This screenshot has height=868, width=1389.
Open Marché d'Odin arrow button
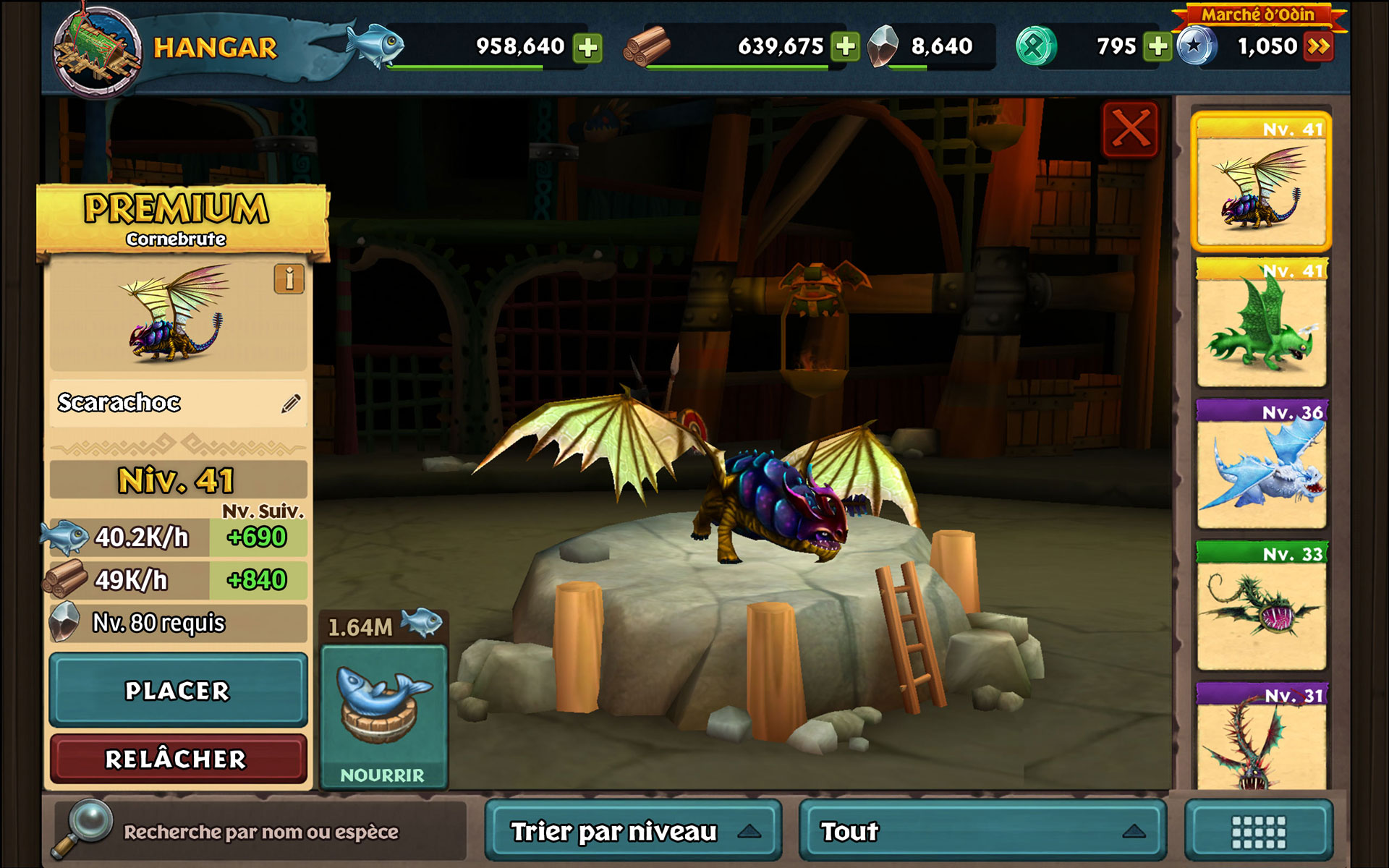point(1318,47)
